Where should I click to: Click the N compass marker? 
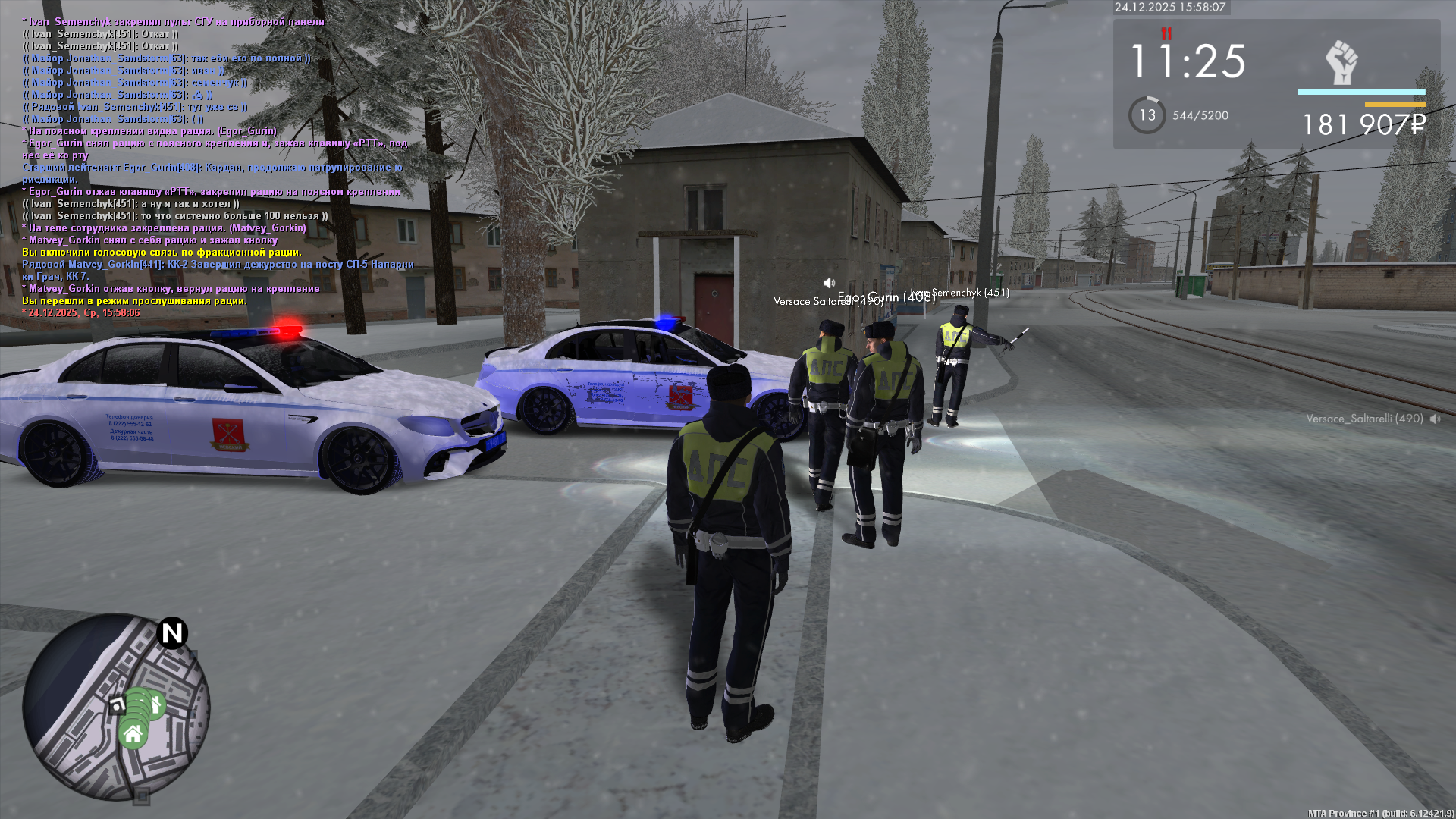pos(172,632)
